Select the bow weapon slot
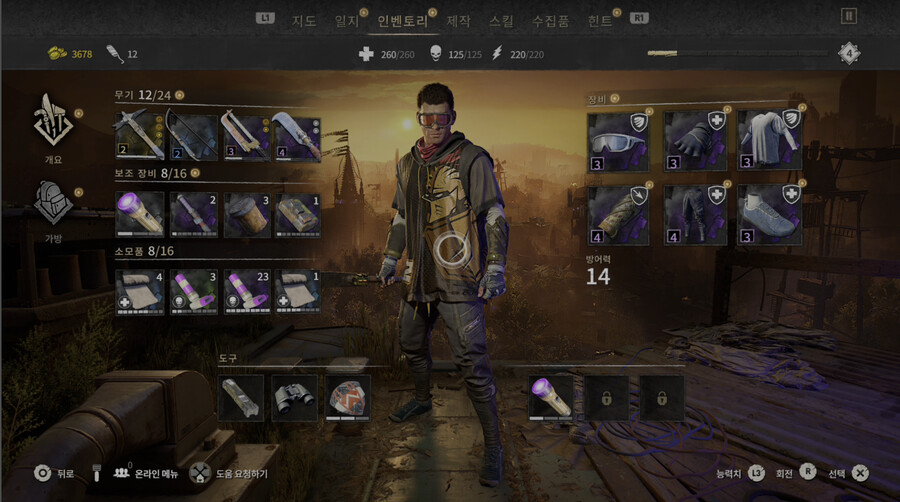The height and width of the screenshot is (502, 900). click(192, 138)
